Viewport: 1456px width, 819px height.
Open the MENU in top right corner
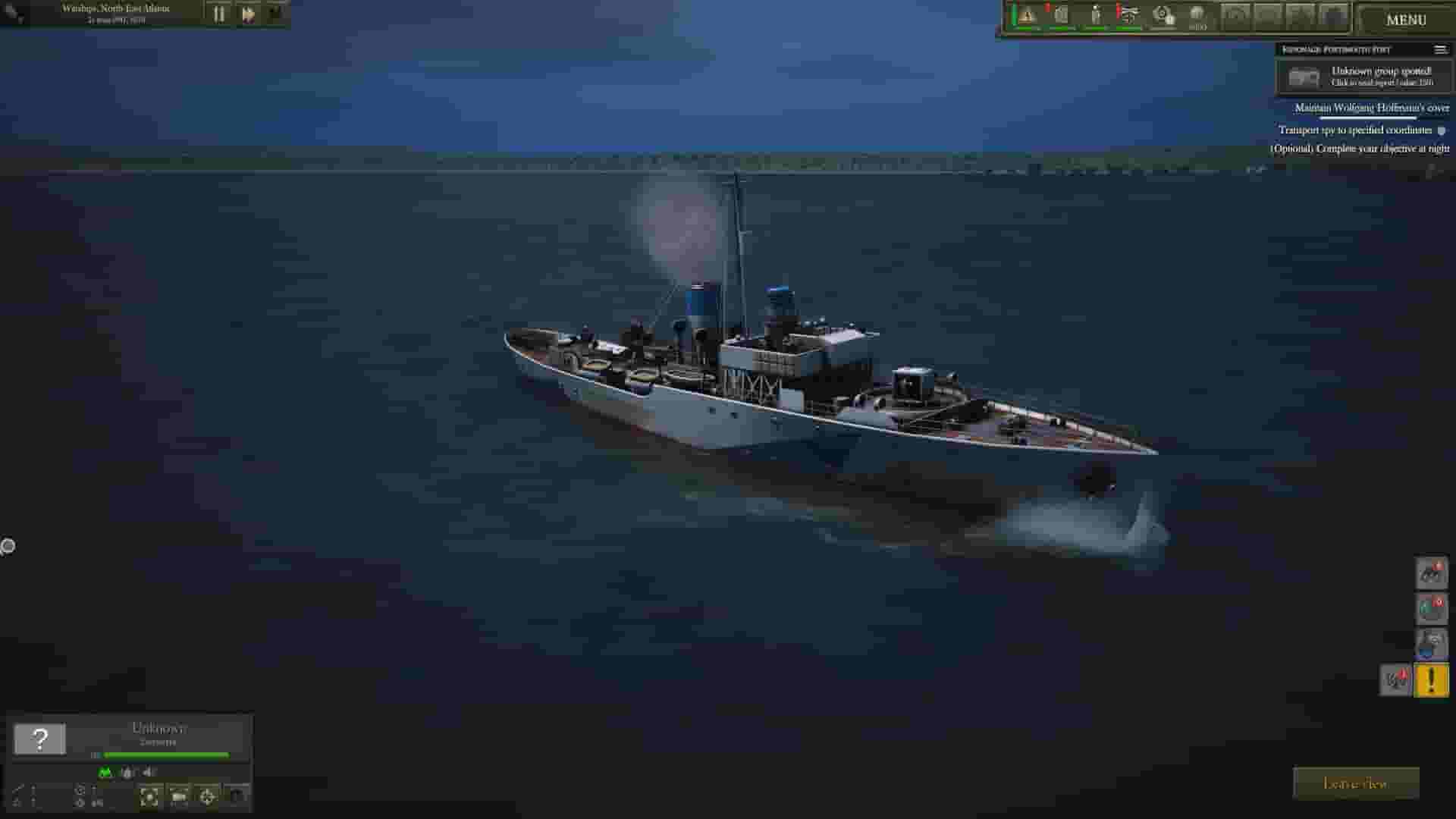1407,20
